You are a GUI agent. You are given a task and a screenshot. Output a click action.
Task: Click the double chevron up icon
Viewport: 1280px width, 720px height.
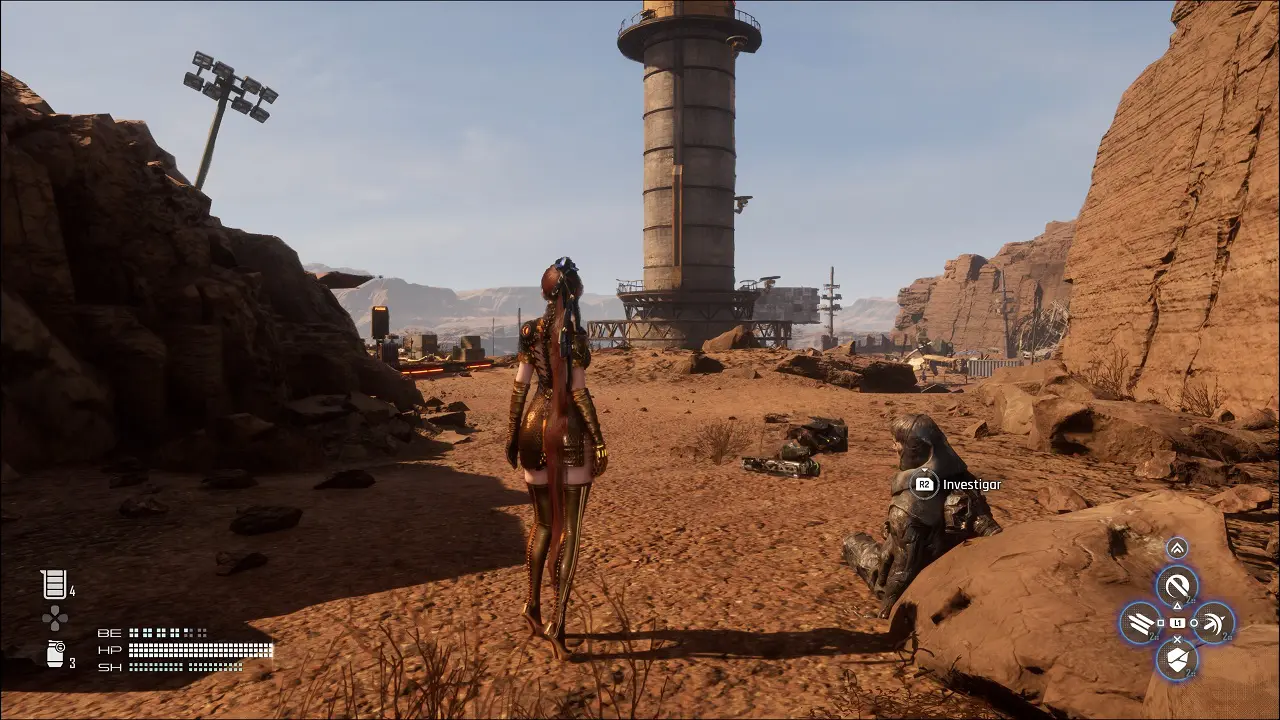pyautogui.click(x=1177, y=547)
